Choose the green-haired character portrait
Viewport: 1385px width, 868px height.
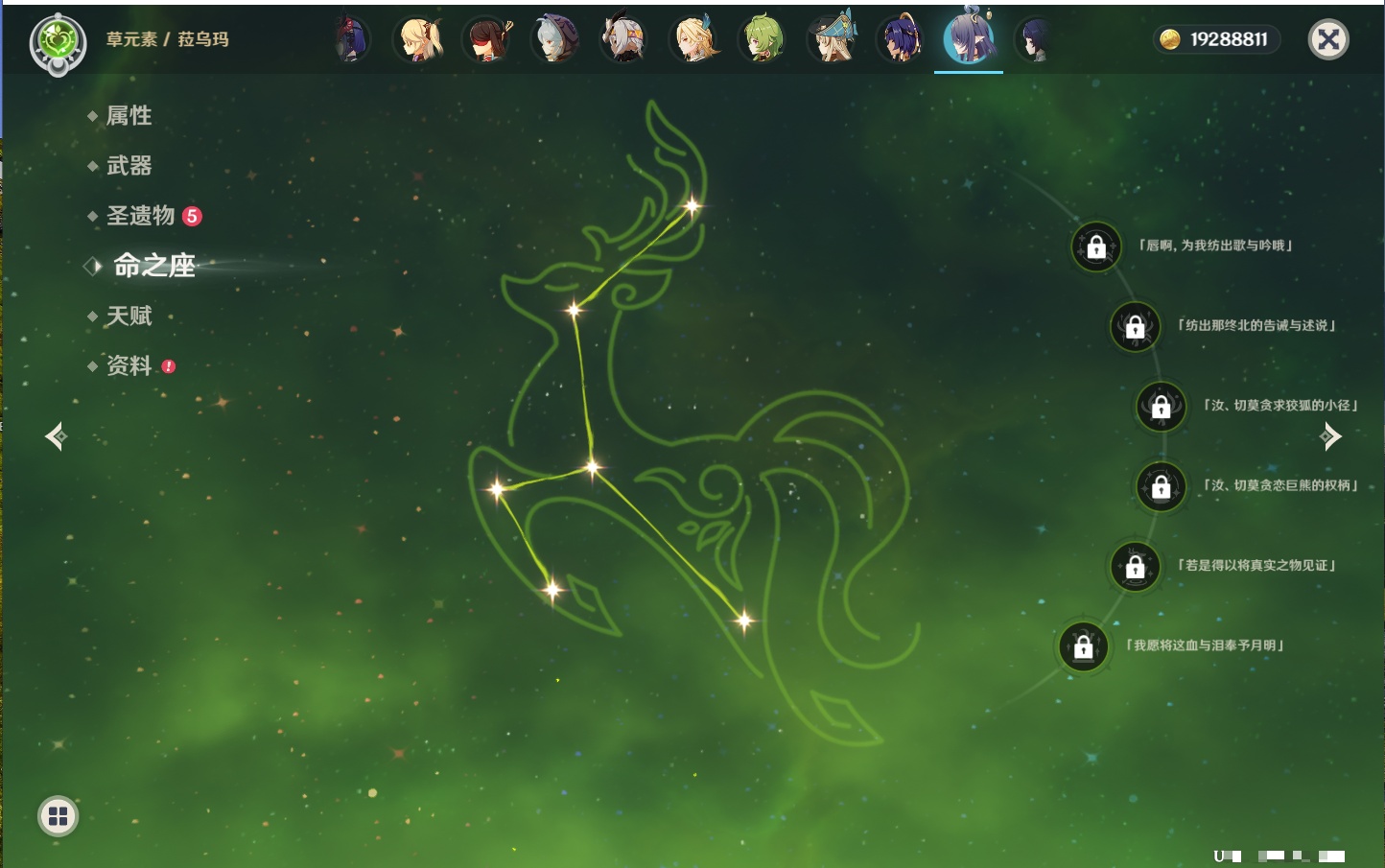pos(763,39)
